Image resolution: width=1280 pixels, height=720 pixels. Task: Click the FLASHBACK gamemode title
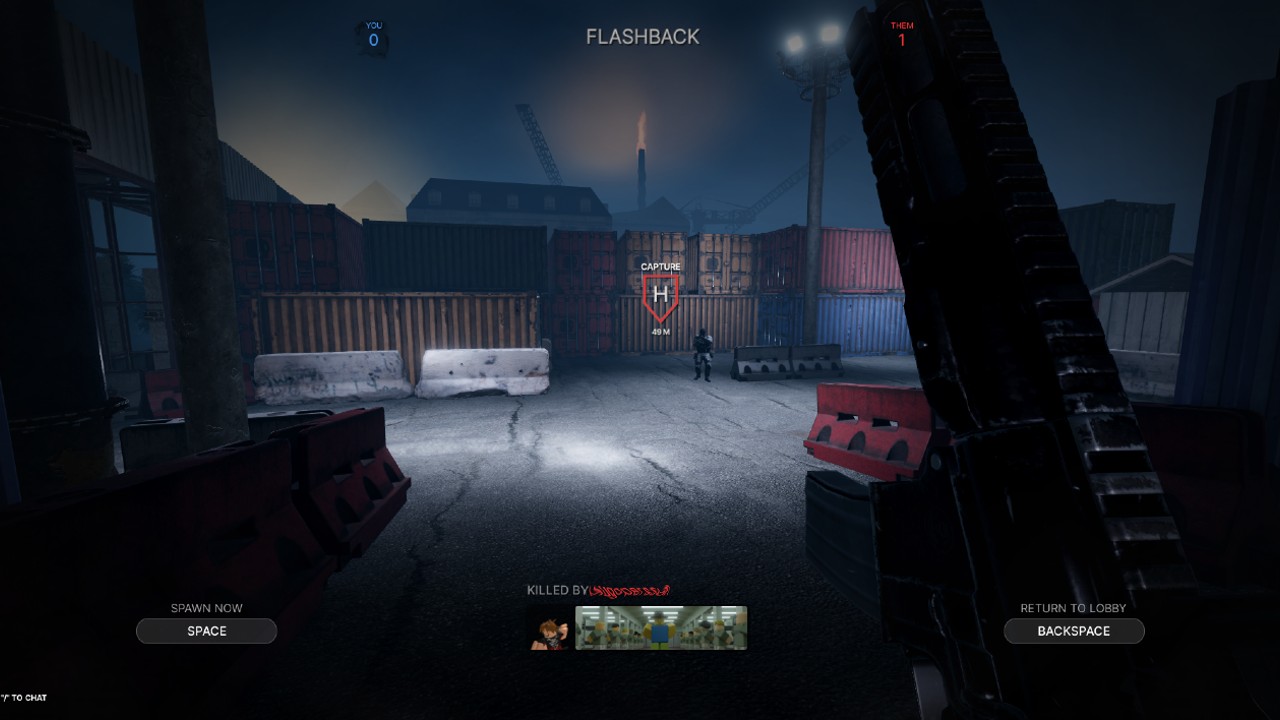click(x=643, y=36)
